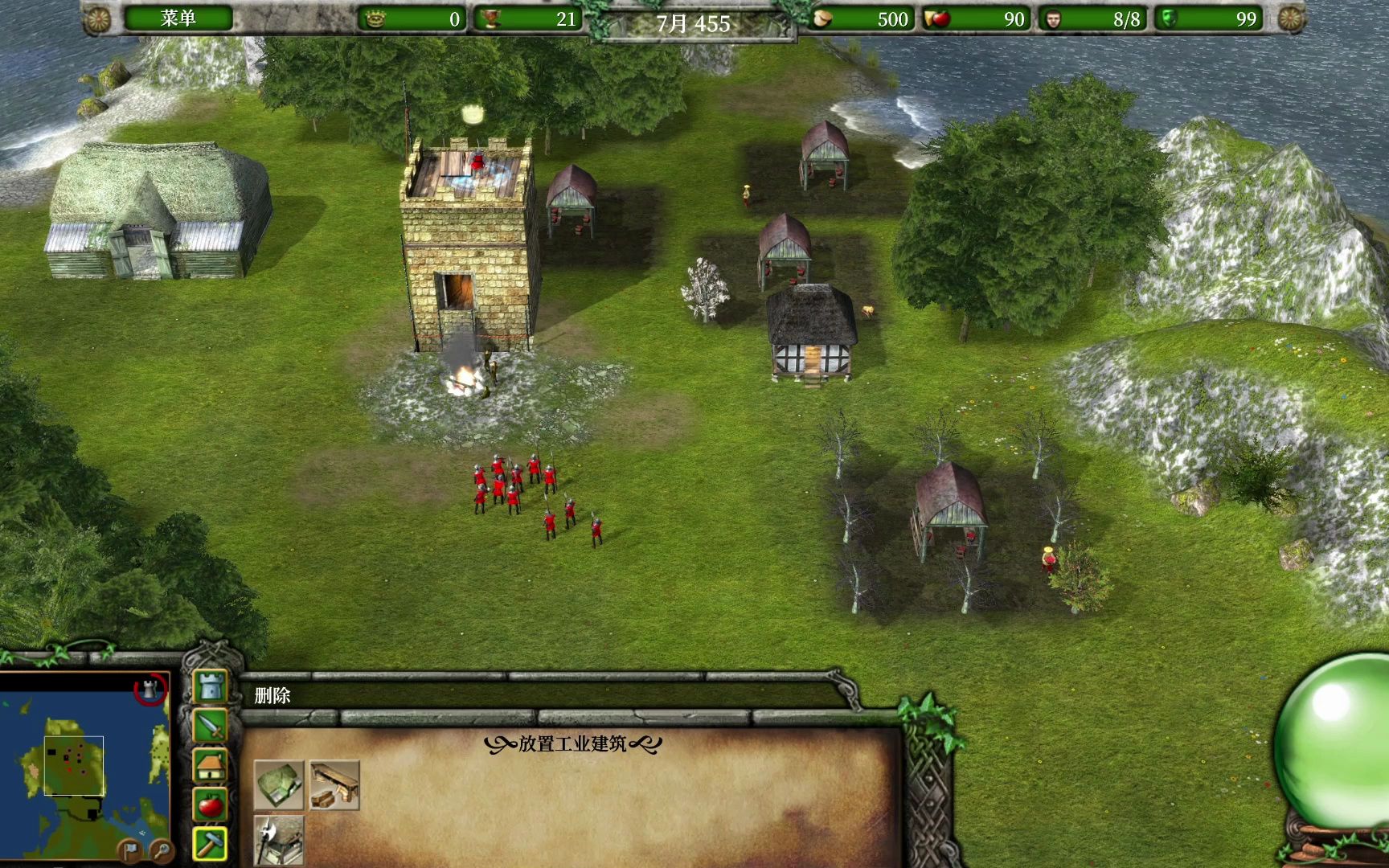The width and height of the screenshot is (1389, 868).
Task: Click the castle icon atop the minimap
Action: 150,689
